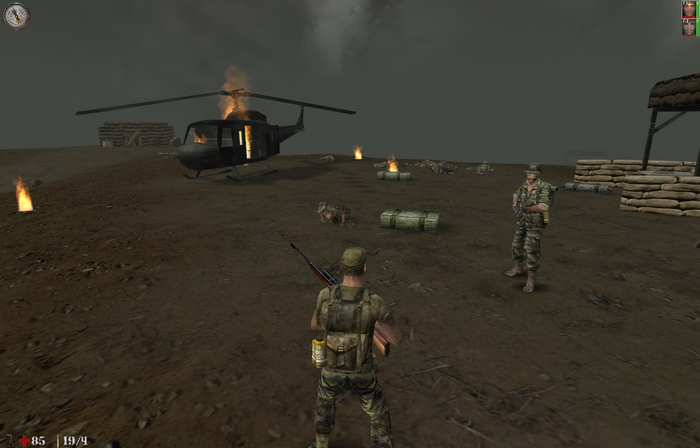Select the upper squad member portrait
The width and height of the screenshot is (700, 448).
click(x=689, y=9)
